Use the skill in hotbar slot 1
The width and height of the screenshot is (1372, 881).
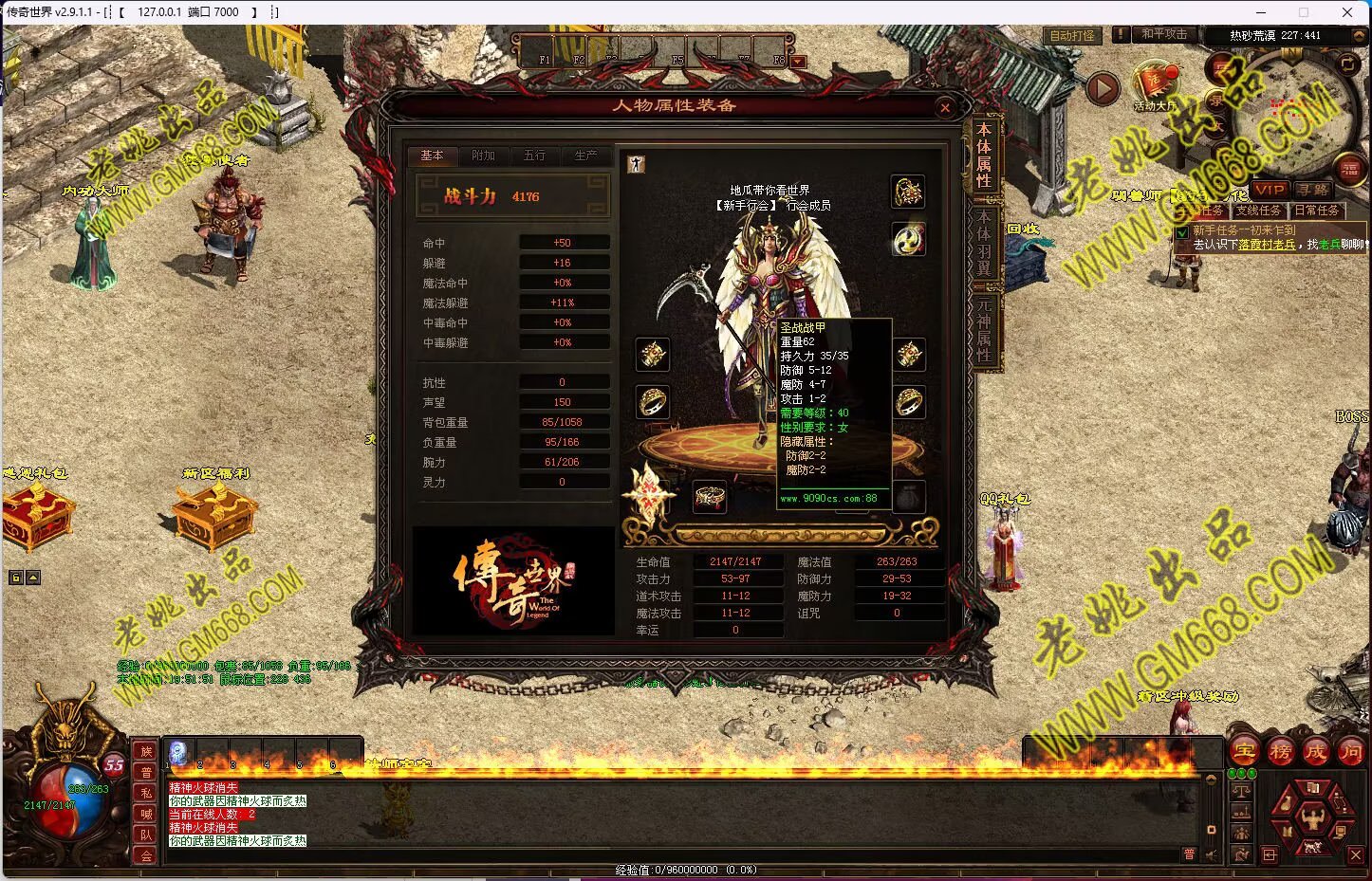(178, 752)
